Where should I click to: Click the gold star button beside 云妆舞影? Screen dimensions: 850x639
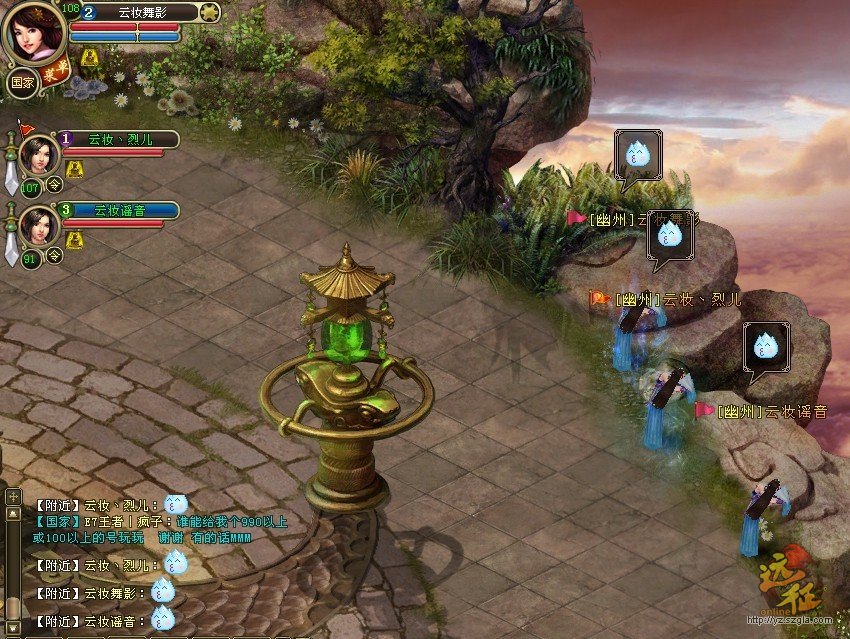pos(209,12)
